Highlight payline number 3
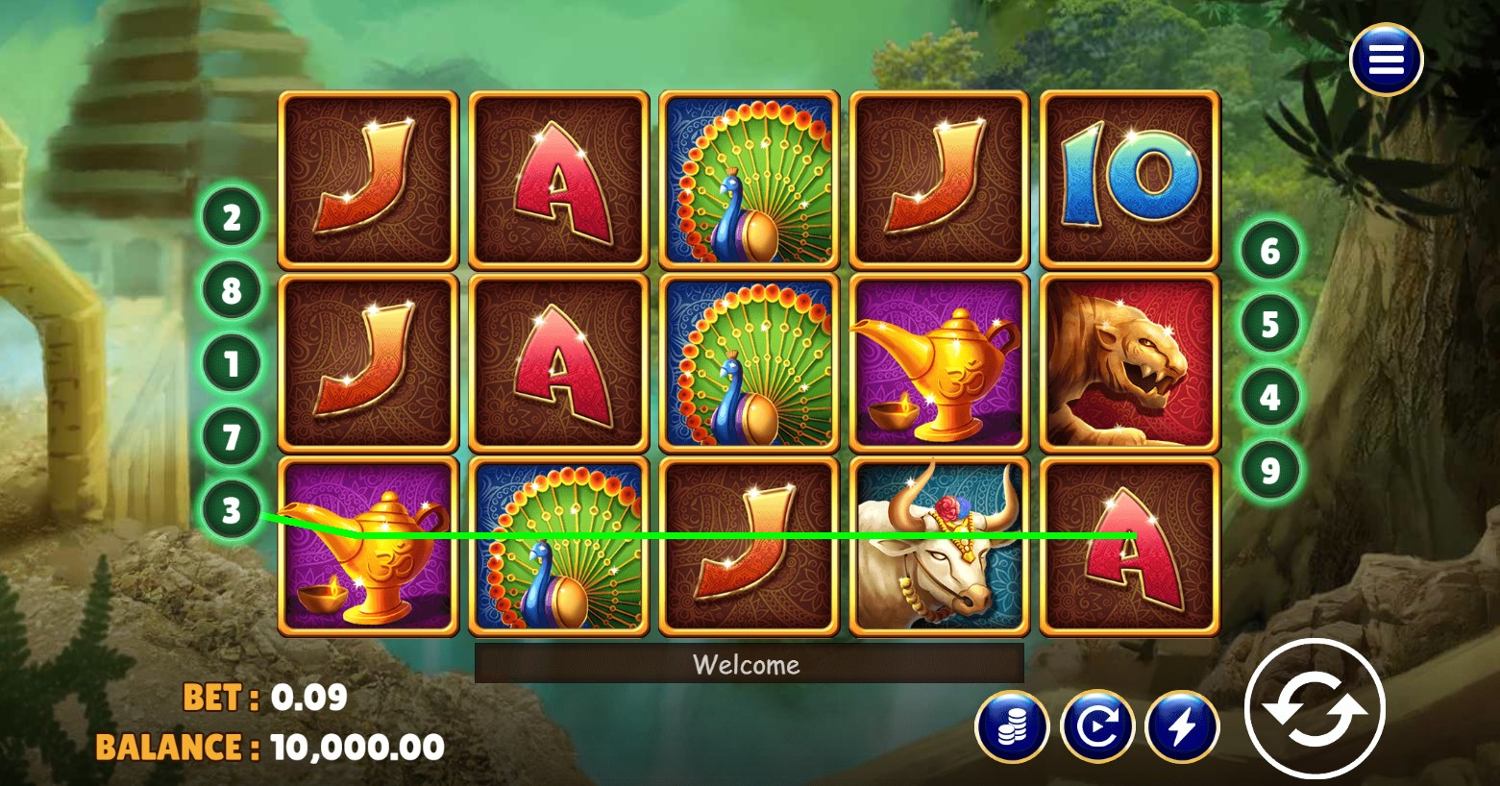The image size is (1500, 786). click(x=231, y=511)
